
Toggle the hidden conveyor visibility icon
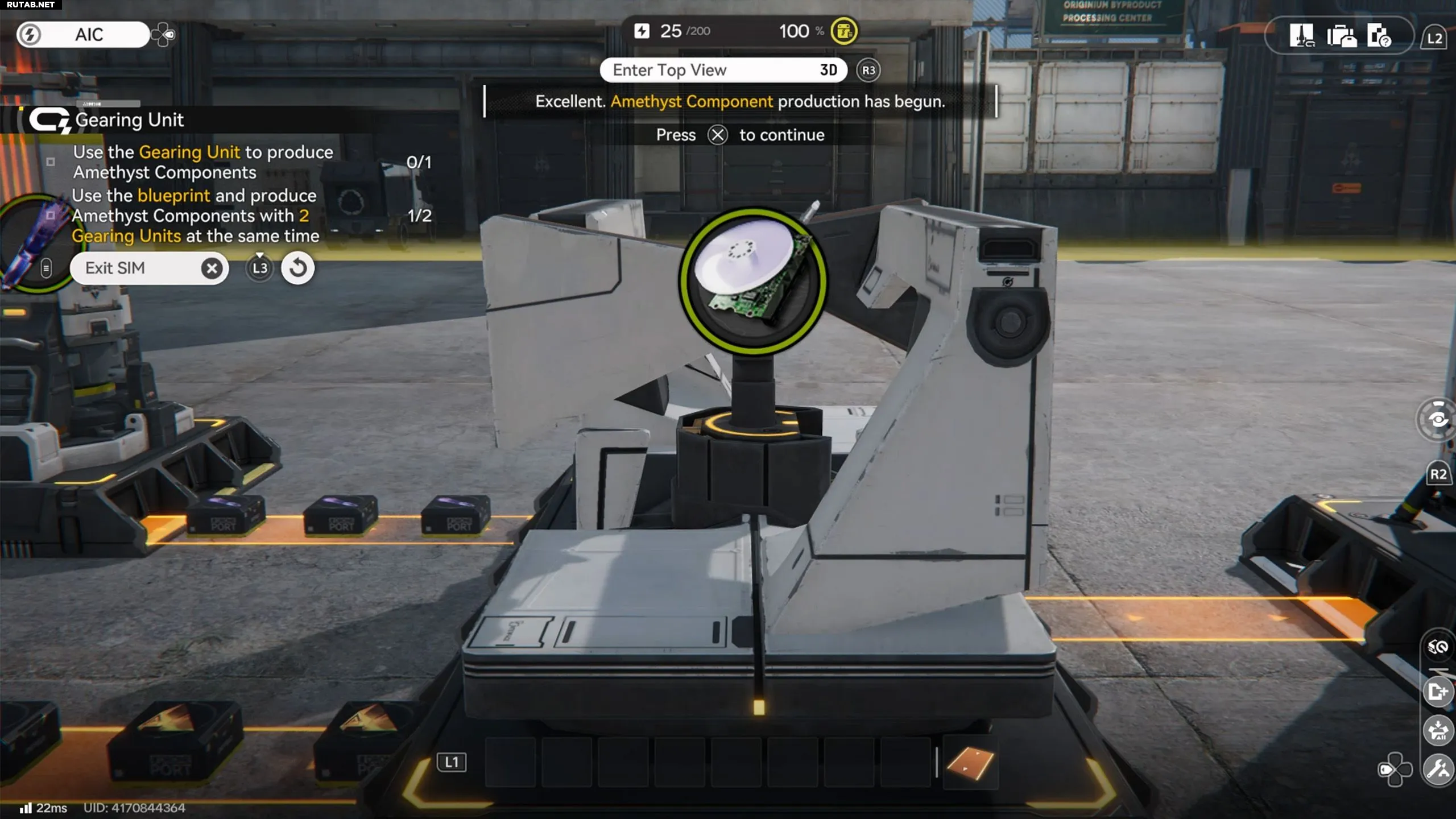(x=1437, y=647)
